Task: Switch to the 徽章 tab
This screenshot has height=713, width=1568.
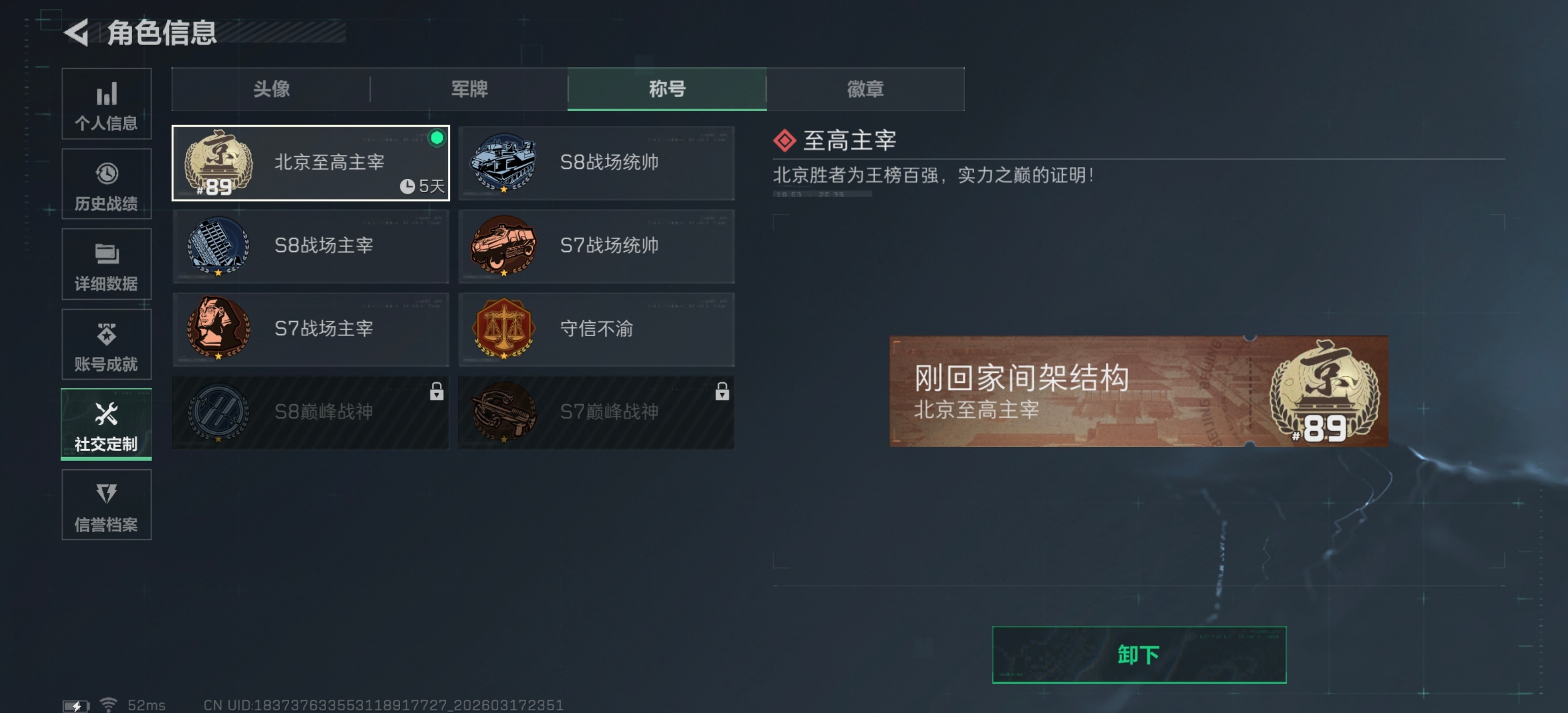Action: coord(865,89)
